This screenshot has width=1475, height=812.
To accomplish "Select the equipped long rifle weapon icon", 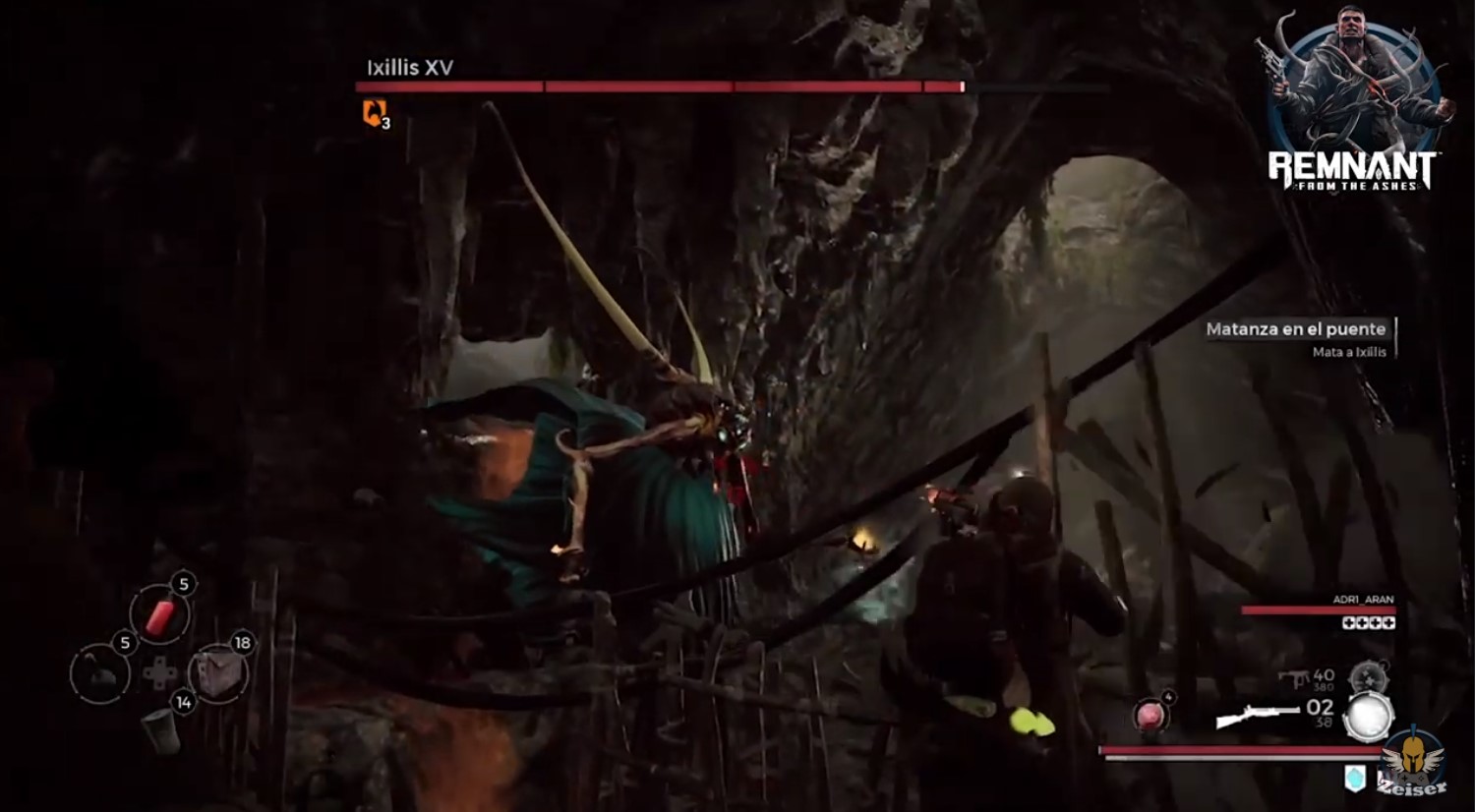I will click(1257, 716).
